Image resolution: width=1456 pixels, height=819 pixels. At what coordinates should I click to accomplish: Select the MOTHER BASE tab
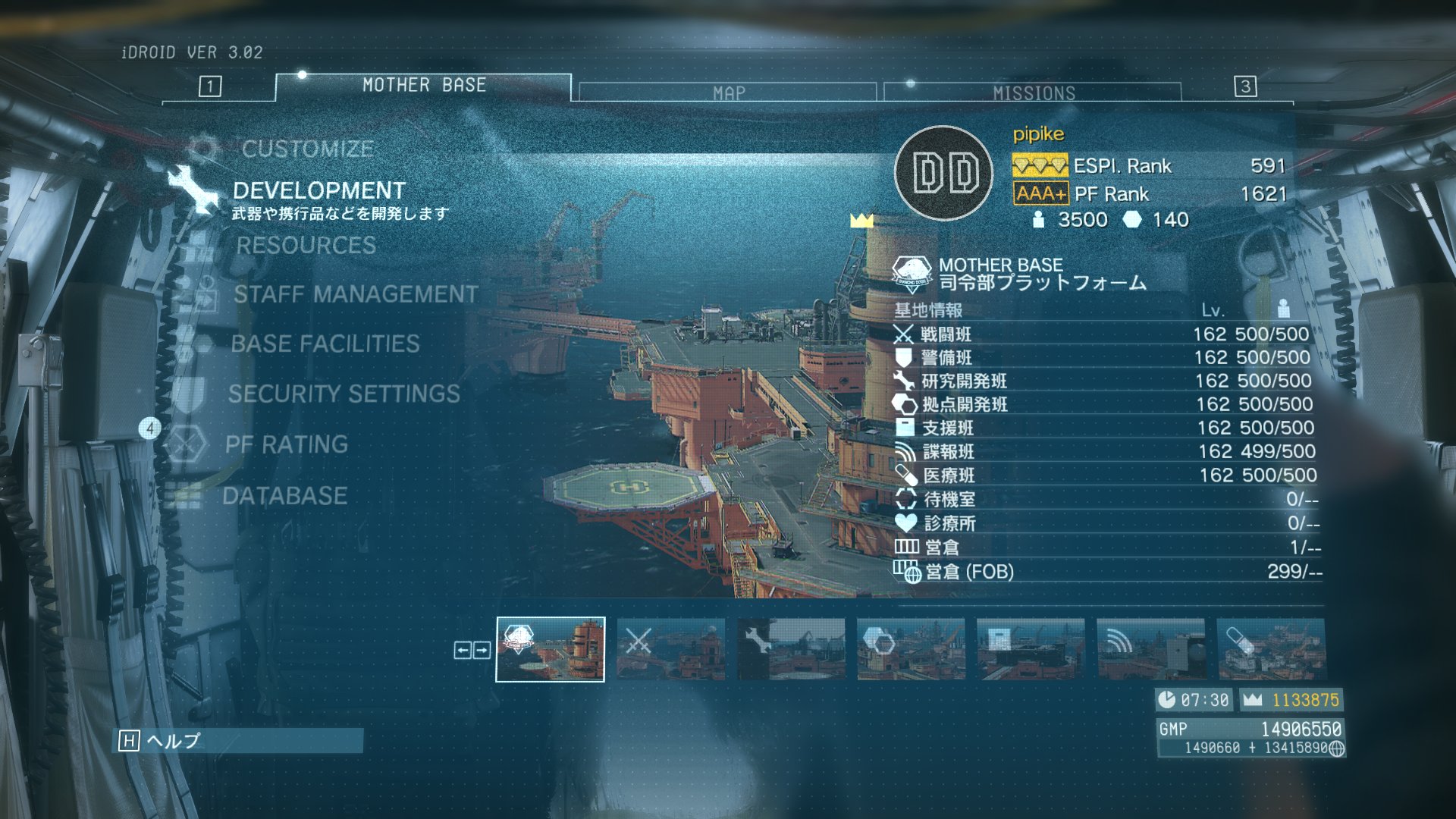[423, 86]
